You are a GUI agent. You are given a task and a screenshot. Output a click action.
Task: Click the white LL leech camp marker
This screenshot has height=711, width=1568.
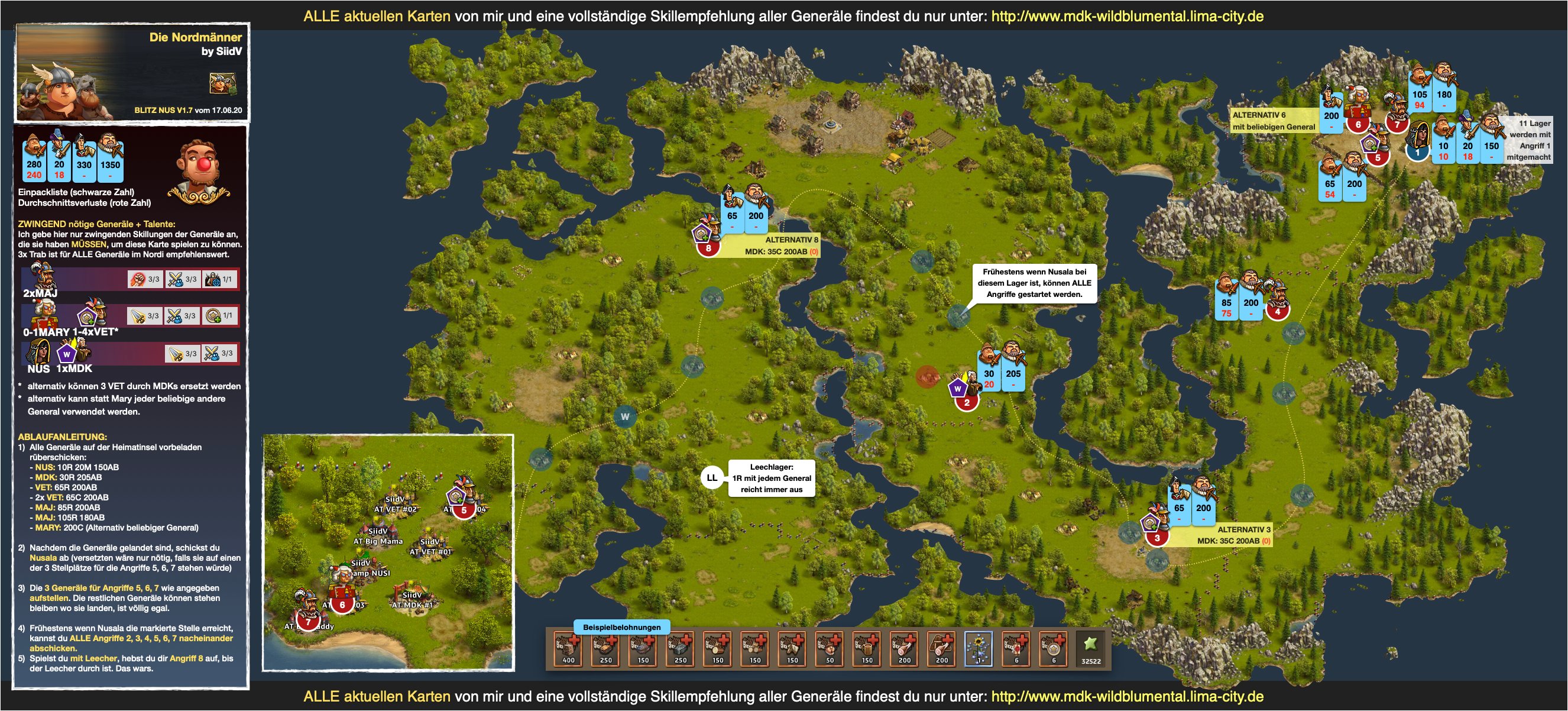pos(711,478)
